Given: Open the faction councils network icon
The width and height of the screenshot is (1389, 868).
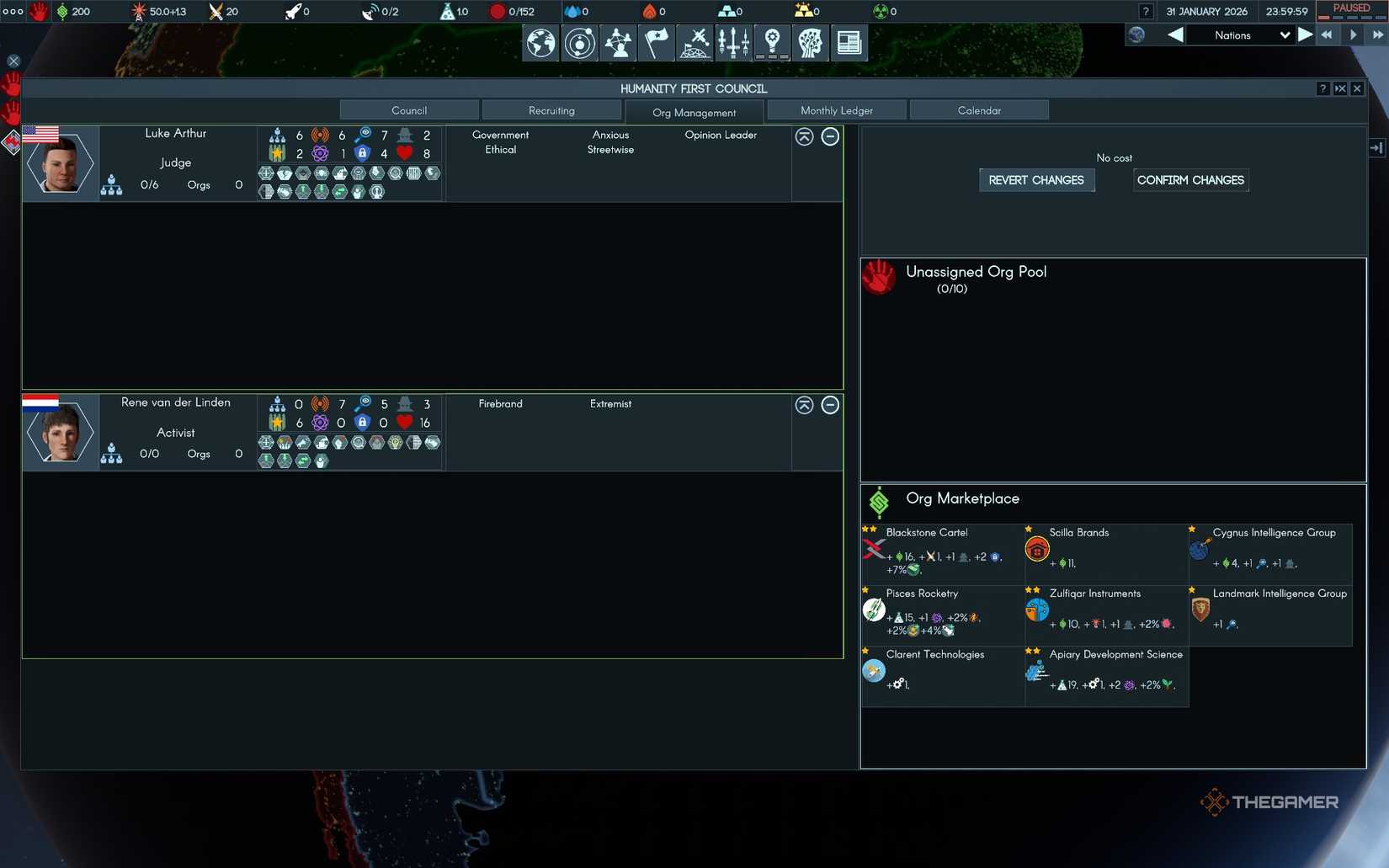Looking at the screenshot, I should pyautogui.click(x=618, y=43).
